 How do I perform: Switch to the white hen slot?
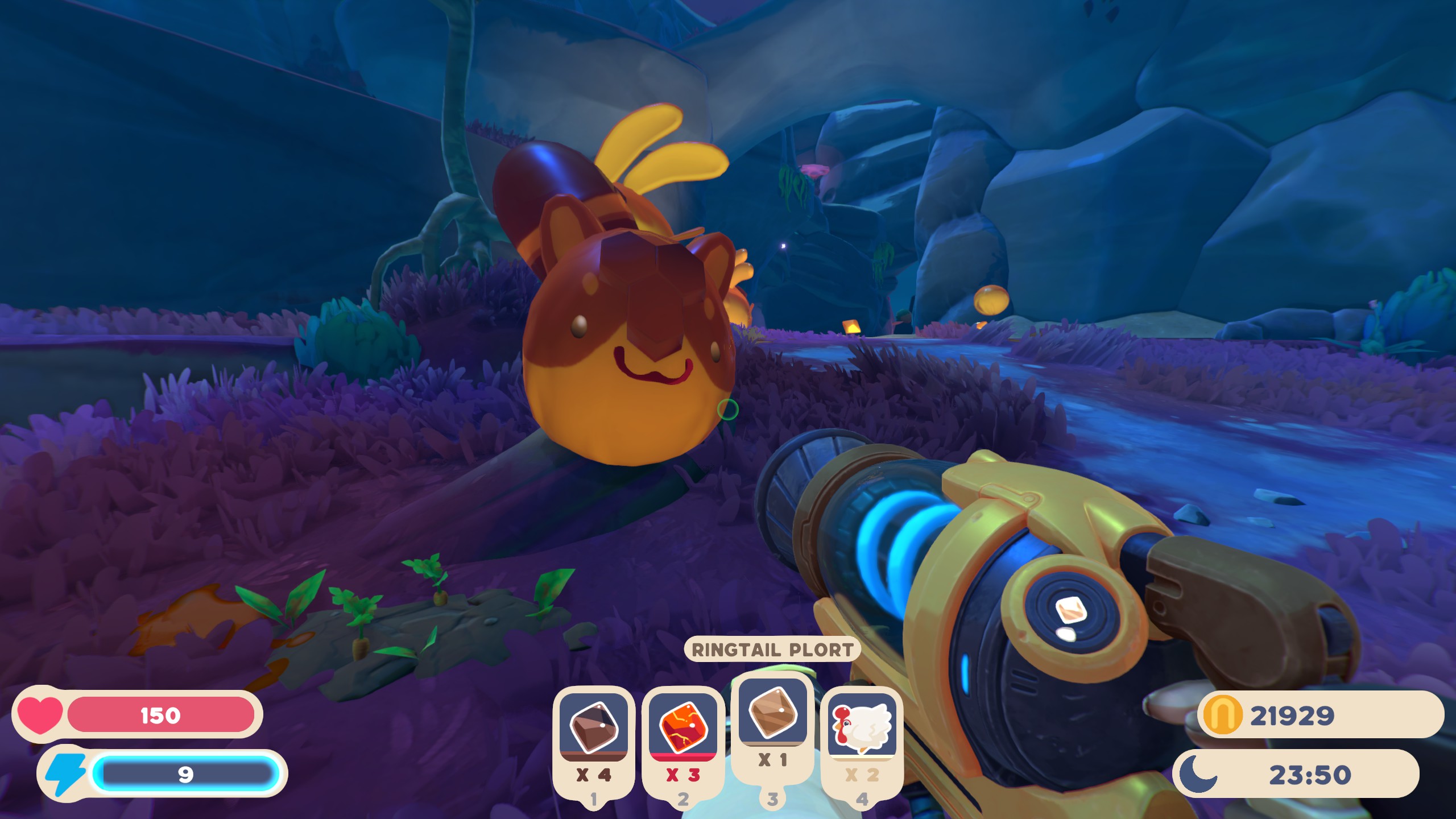pyautogui.click(x=862, y=727)
